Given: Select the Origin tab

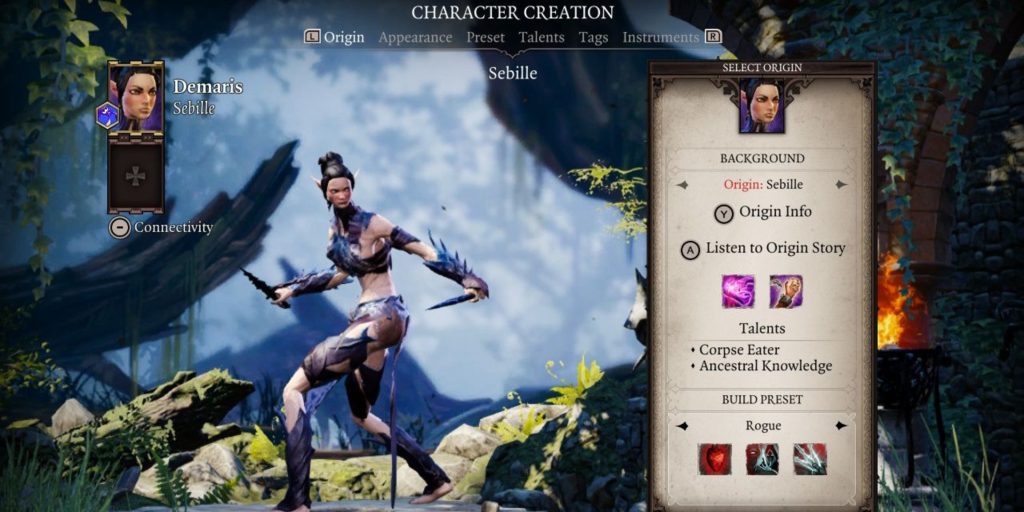Looking at the screenshot, I should click(343, 37).
